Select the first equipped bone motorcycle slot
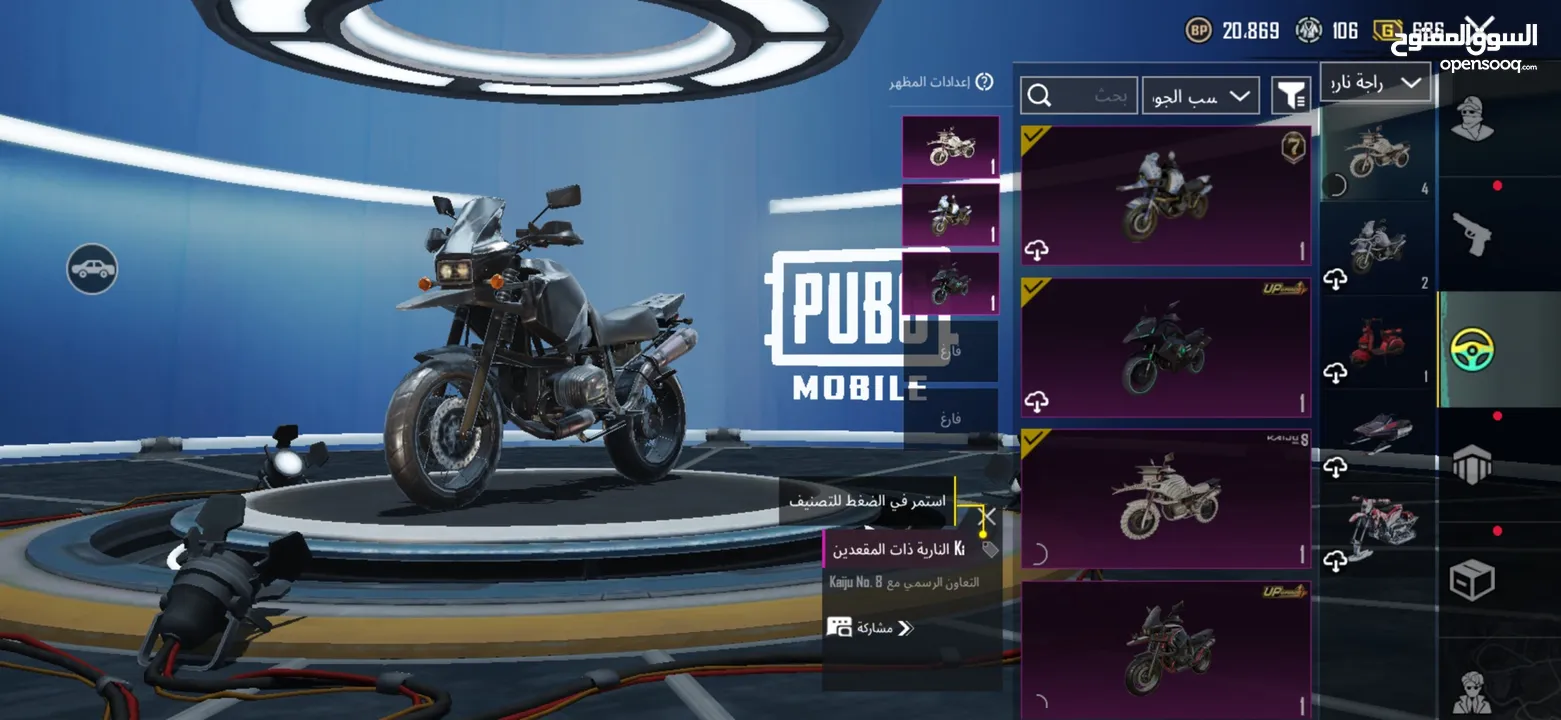Screen dimensions: 1561x720 (x=950, y=147)
